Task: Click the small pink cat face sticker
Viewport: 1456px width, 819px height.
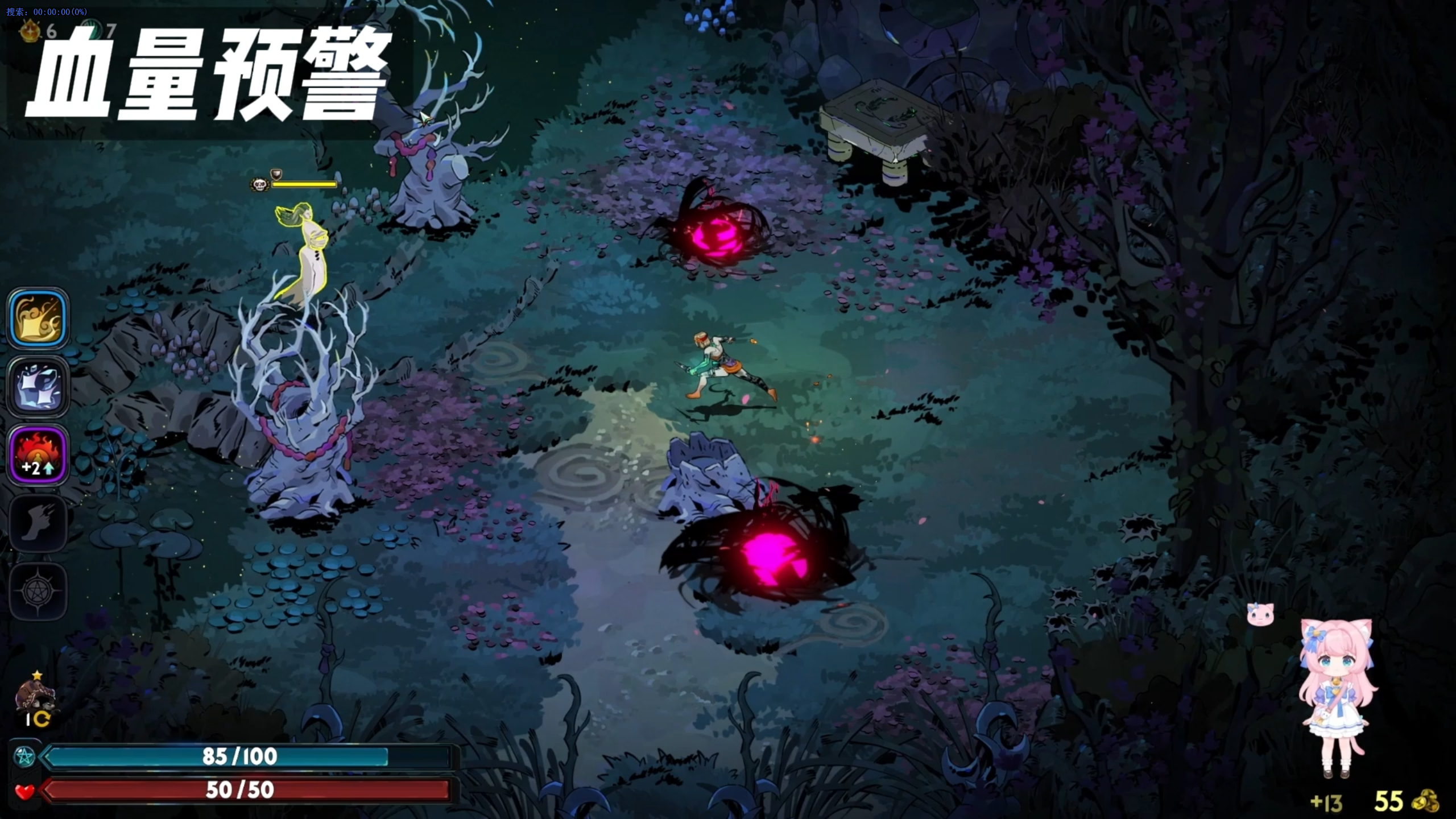Action: 1260,614
